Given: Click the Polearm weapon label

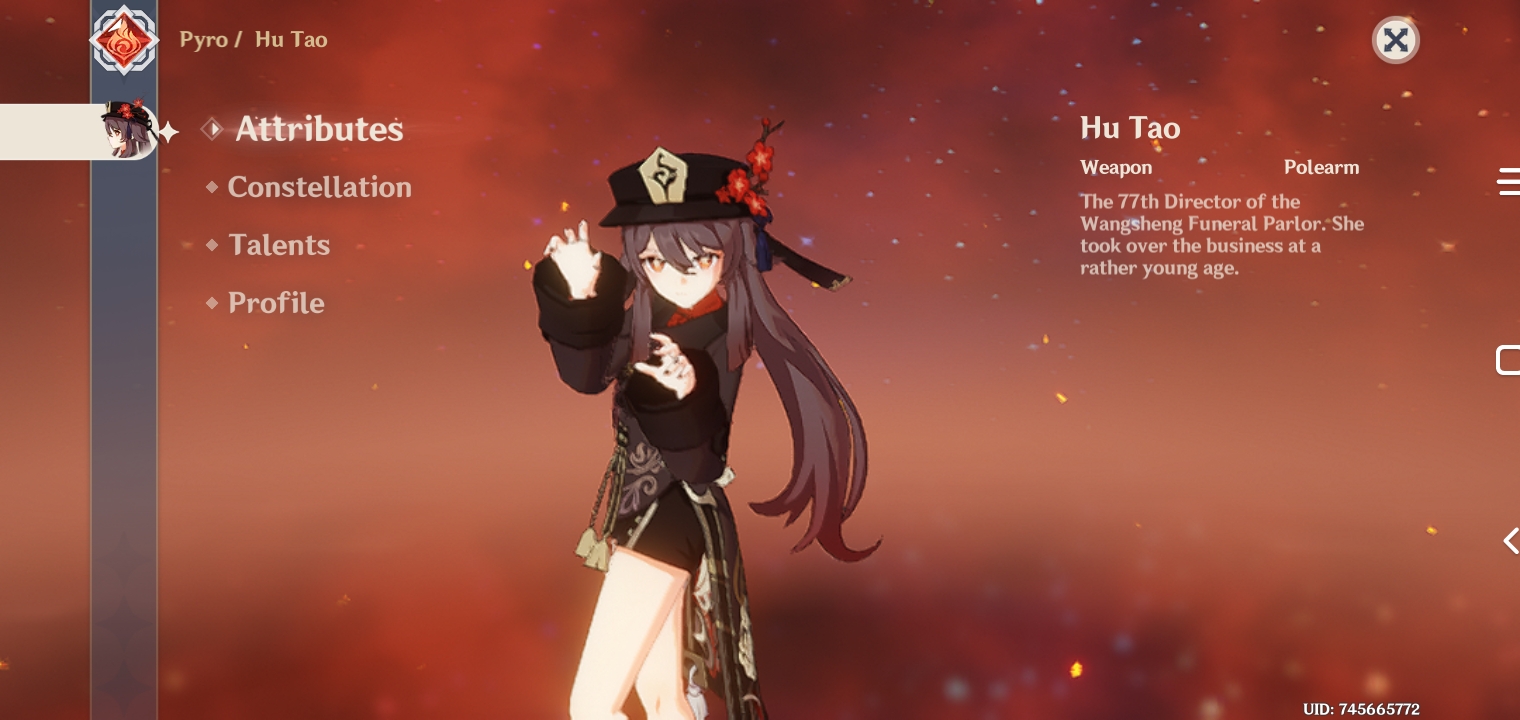Looking at the screenshot, I should tap(1322, 167).
